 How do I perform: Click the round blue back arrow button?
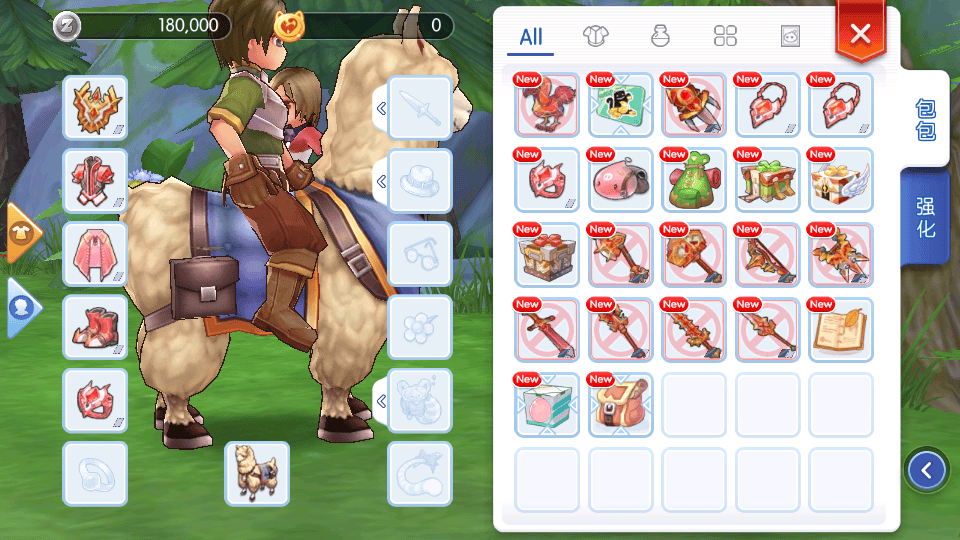point(927,470)
